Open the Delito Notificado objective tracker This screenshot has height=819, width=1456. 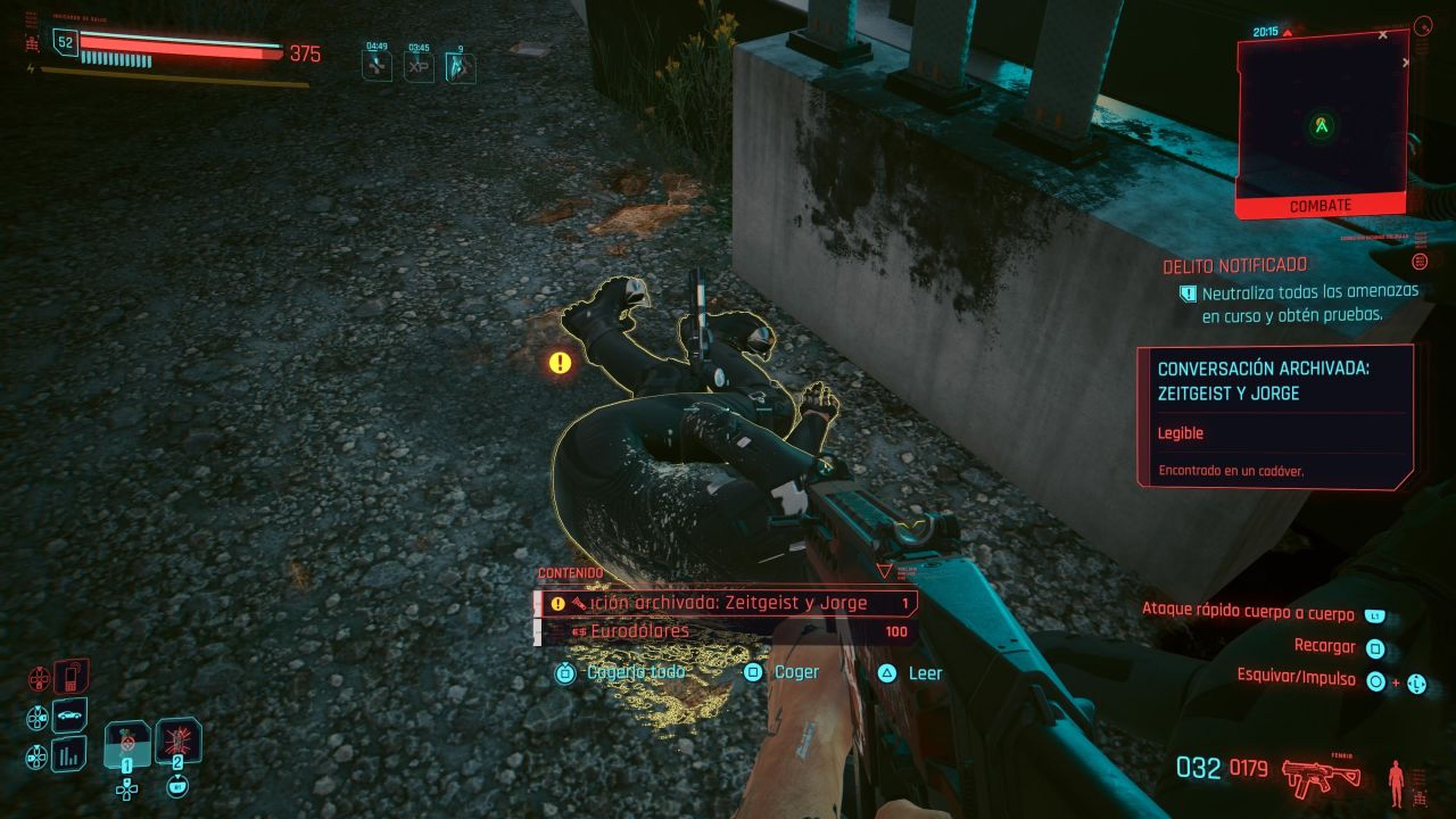(x=1235, y=266)
